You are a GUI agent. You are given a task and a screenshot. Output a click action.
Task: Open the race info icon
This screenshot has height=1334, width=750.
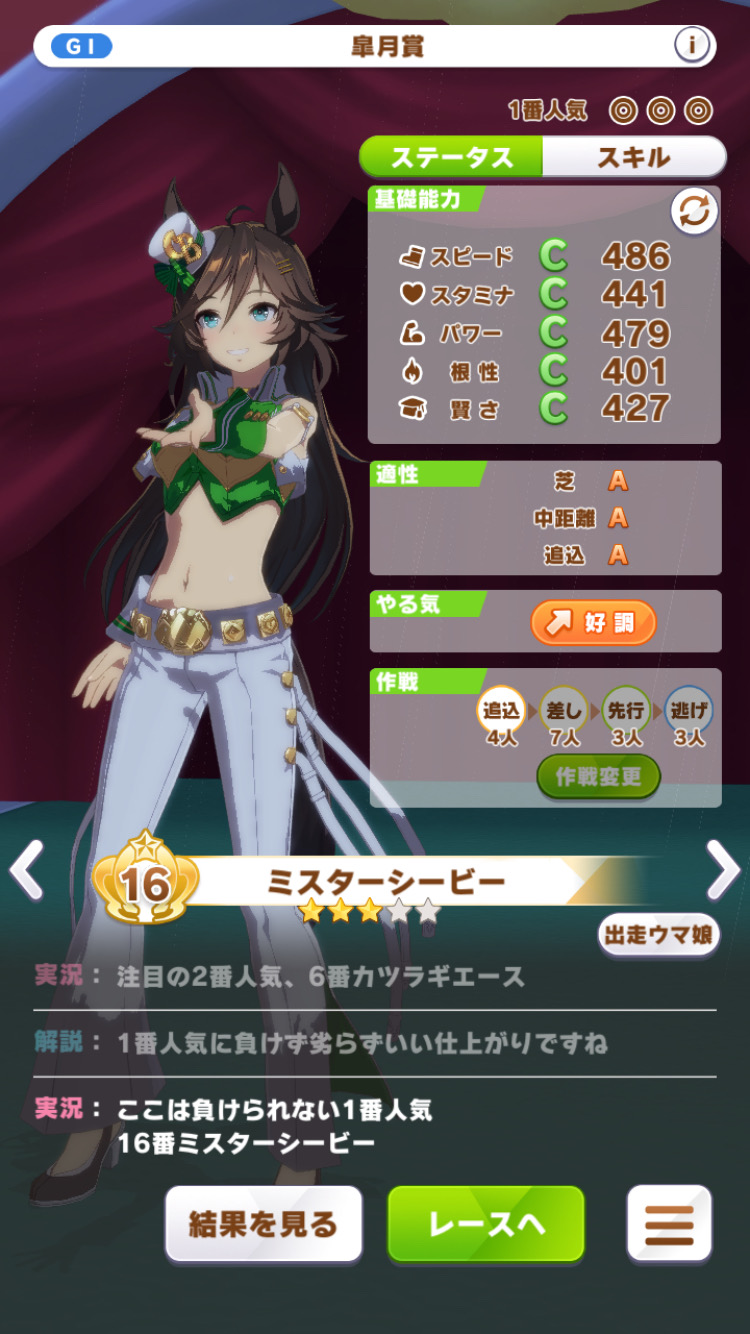tap(692, 46)
